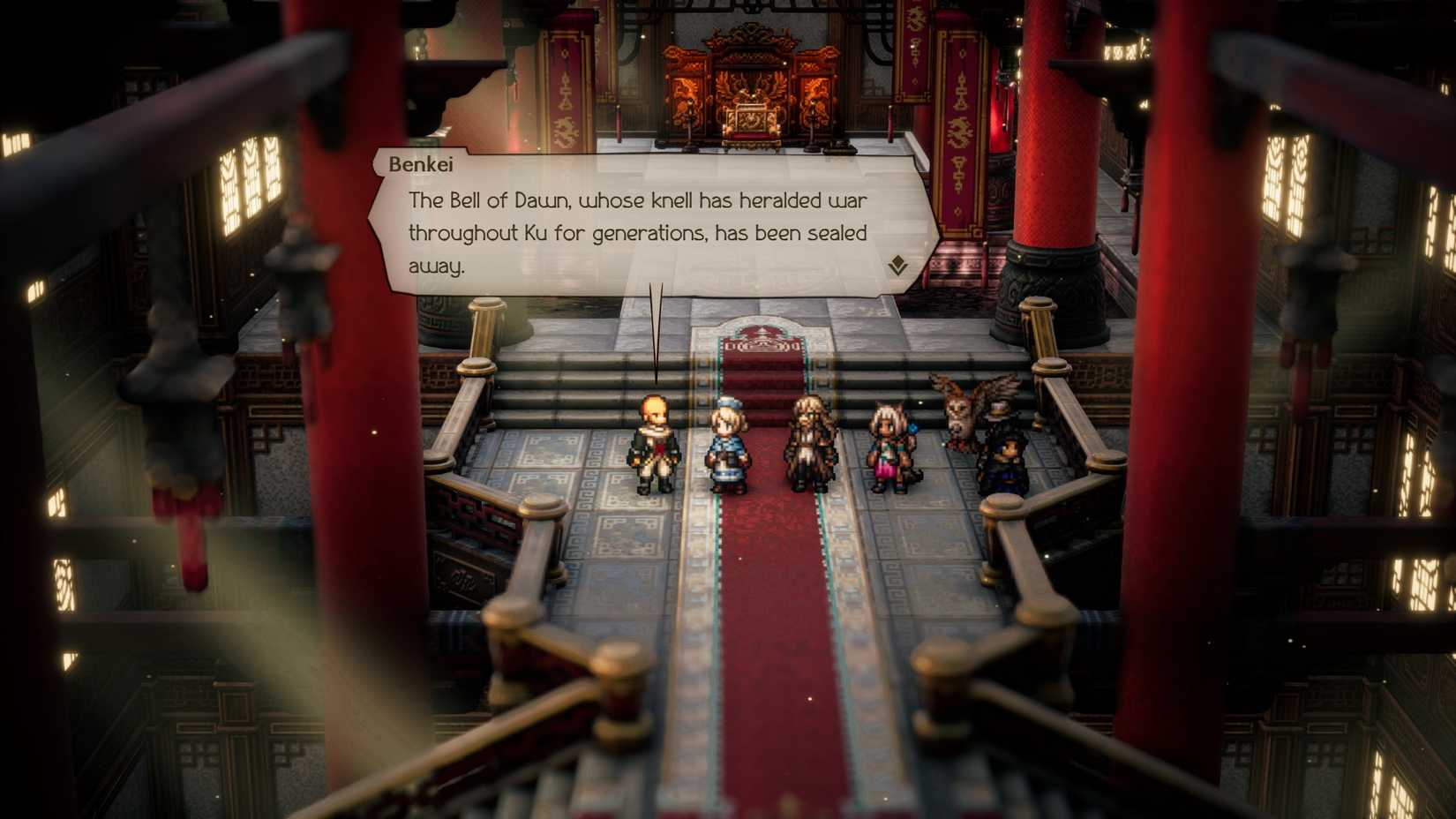Click the hanging red tassel decoration
Viewport: 1456px width, 819px height.
[190, 530]
